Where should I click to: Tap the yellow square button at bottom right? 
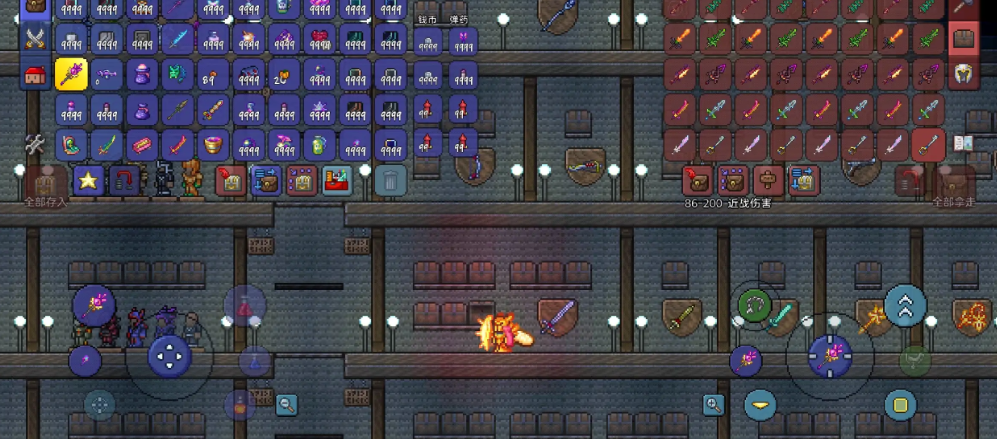point(900,405)
